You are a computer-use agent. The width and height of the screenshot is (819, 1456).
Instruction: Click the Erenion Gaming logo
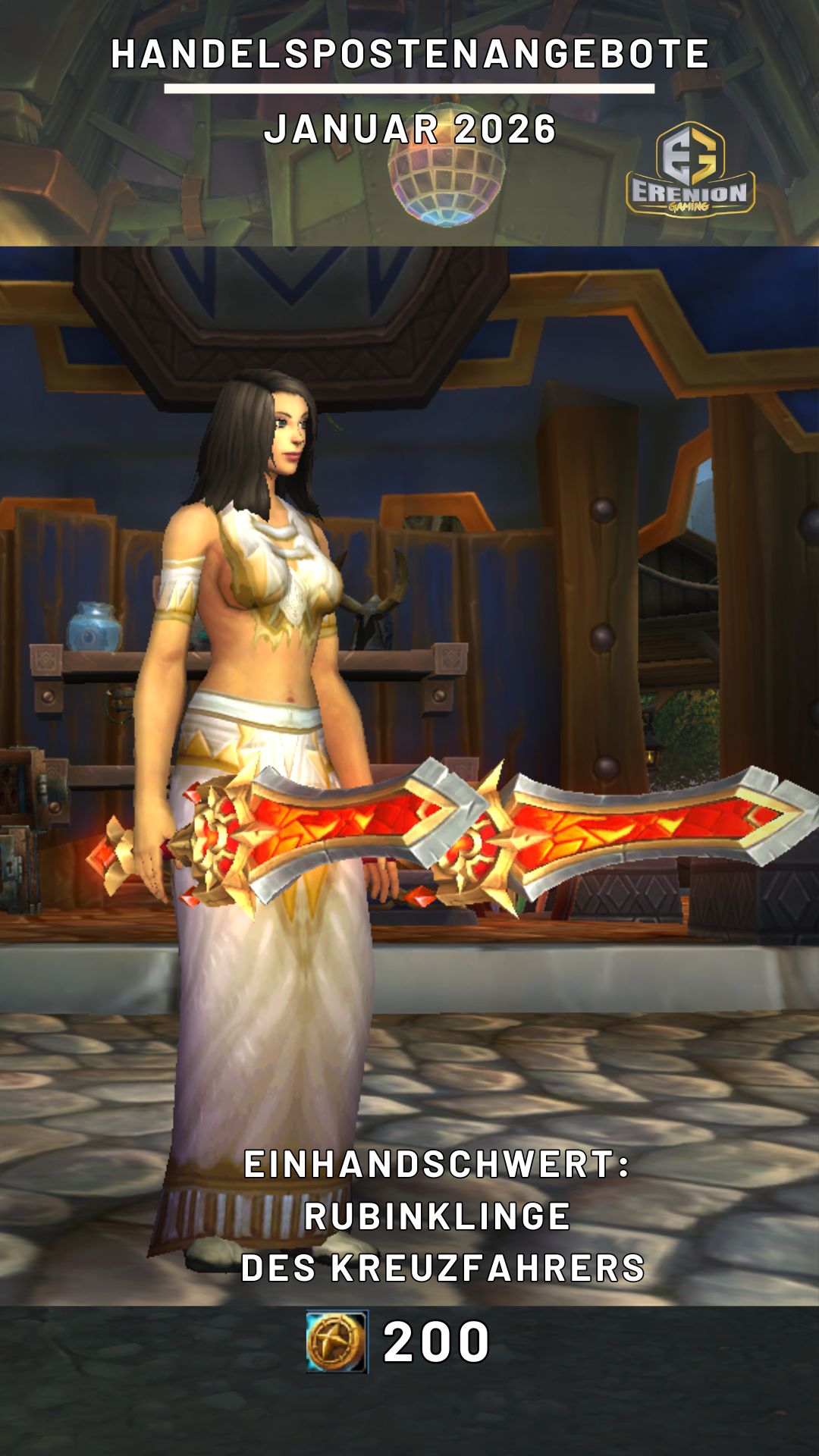[689, 170]
